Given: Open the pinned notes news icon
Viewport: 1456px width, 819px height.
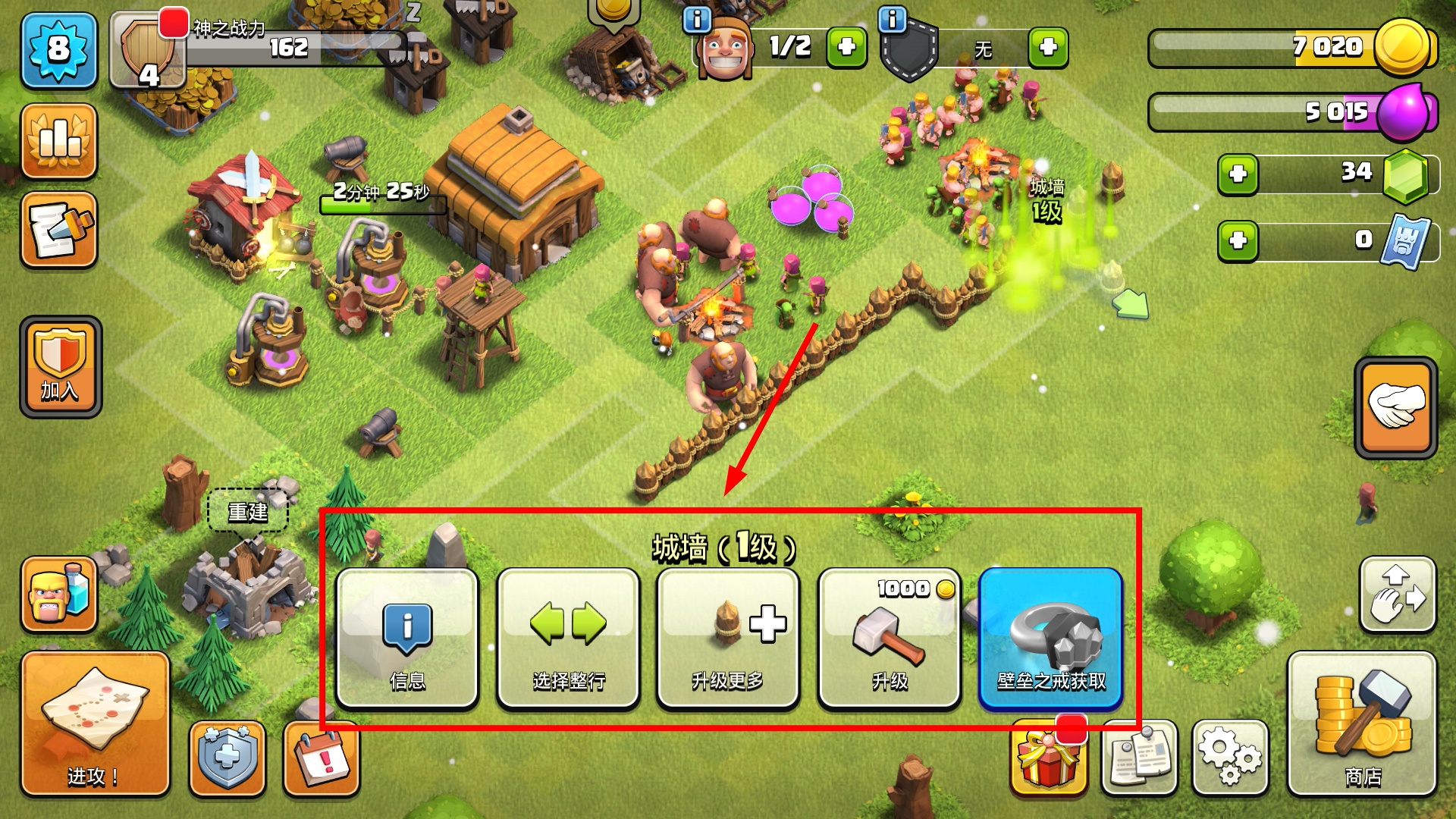Looking at the screenshot, I should pyautogui.click(x=1139, y=758).
